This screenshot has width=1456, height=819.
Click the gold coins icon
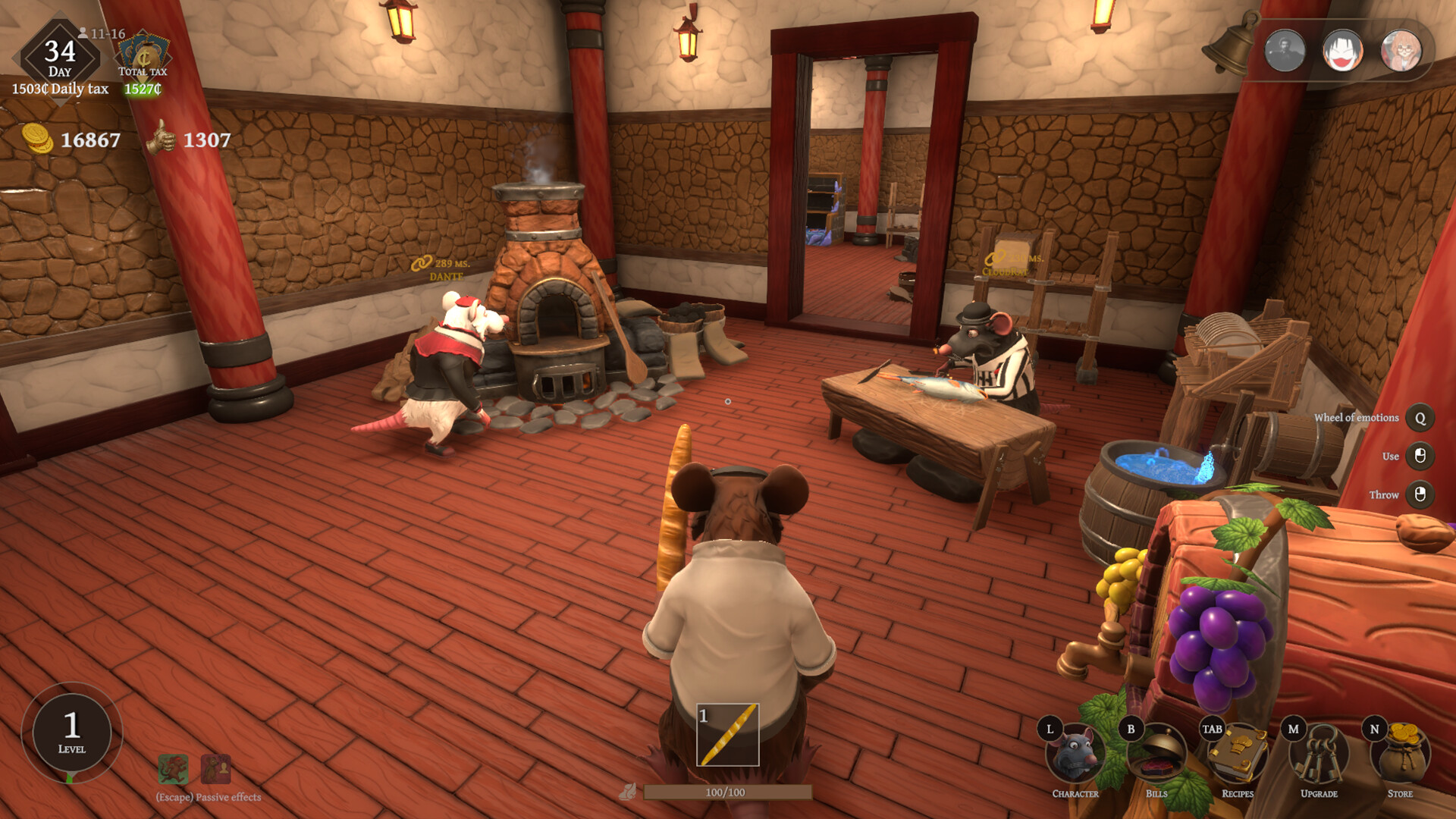click(37, 139)
